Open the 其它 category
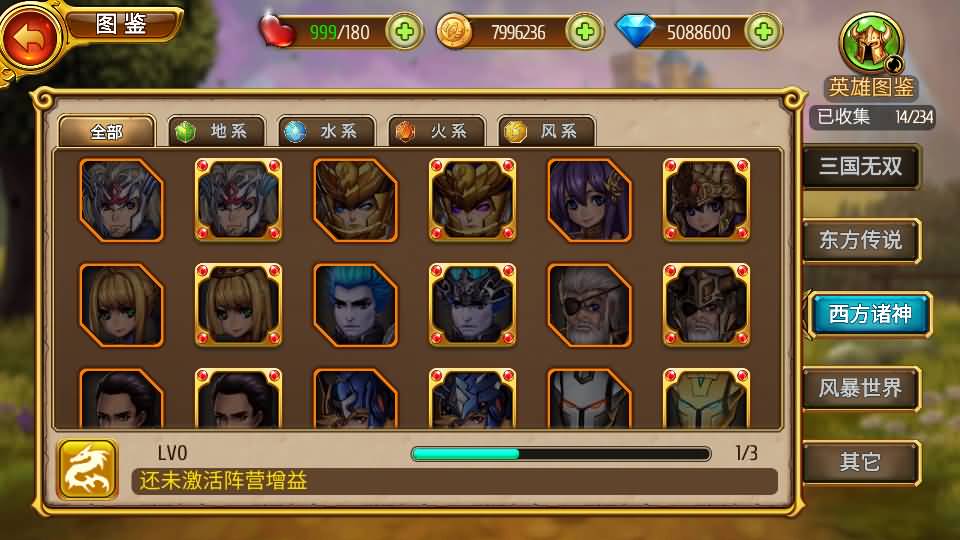The height and width of the screenshot is (540, 960). pyautogui.click(x=861, y=462)
